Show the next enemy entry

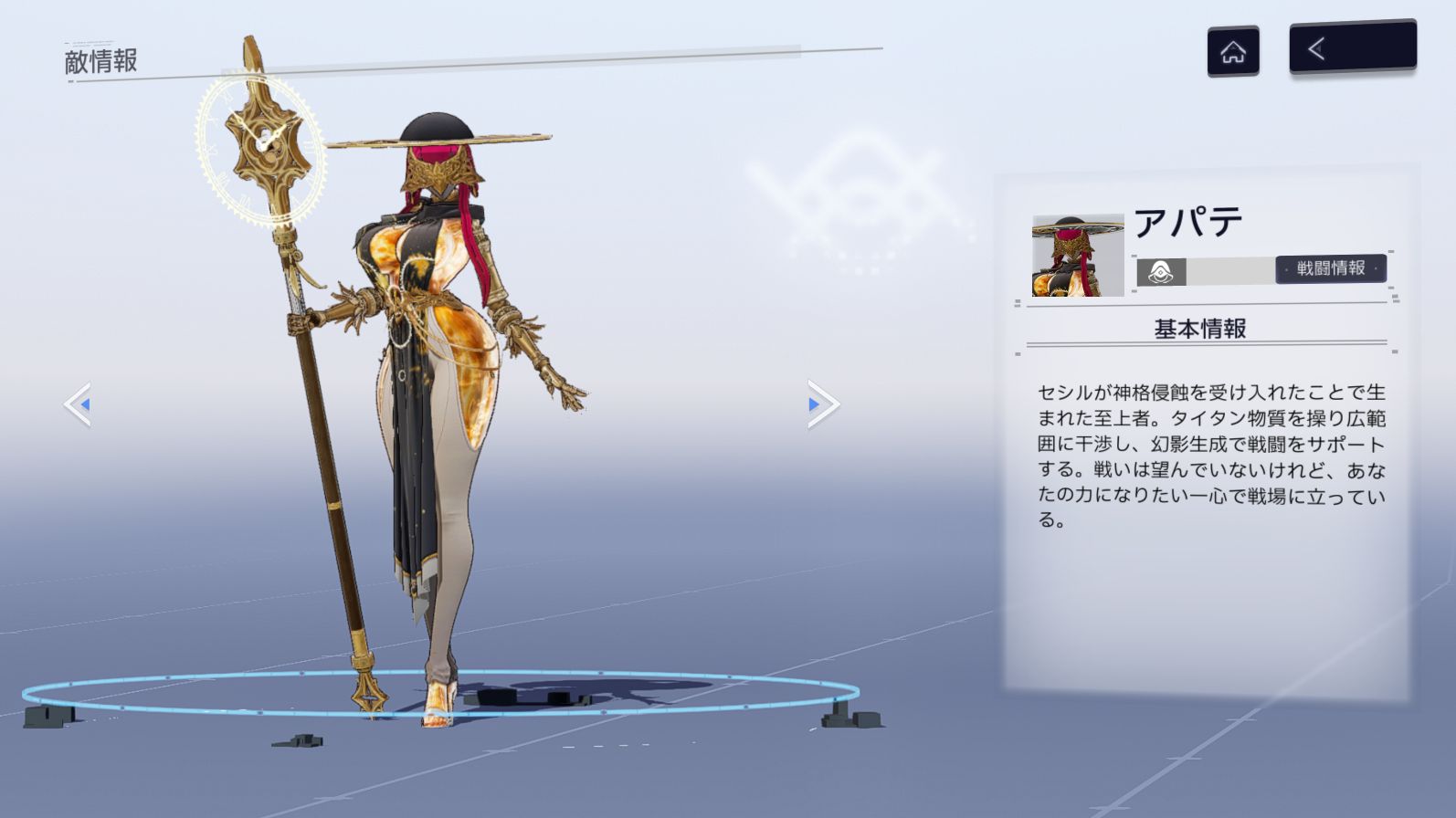[x=821, y=404]
